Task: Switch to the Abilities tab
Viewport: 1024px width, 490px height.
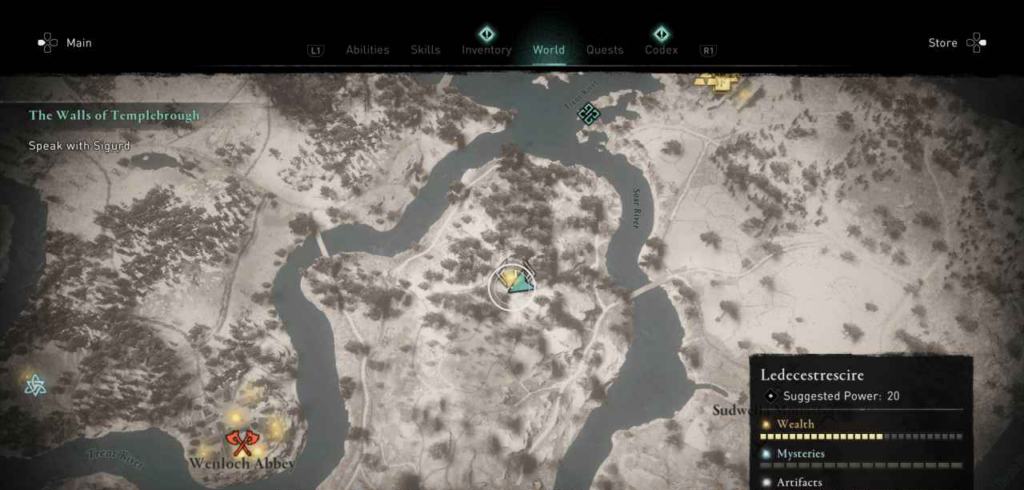Action: (367, 50)
